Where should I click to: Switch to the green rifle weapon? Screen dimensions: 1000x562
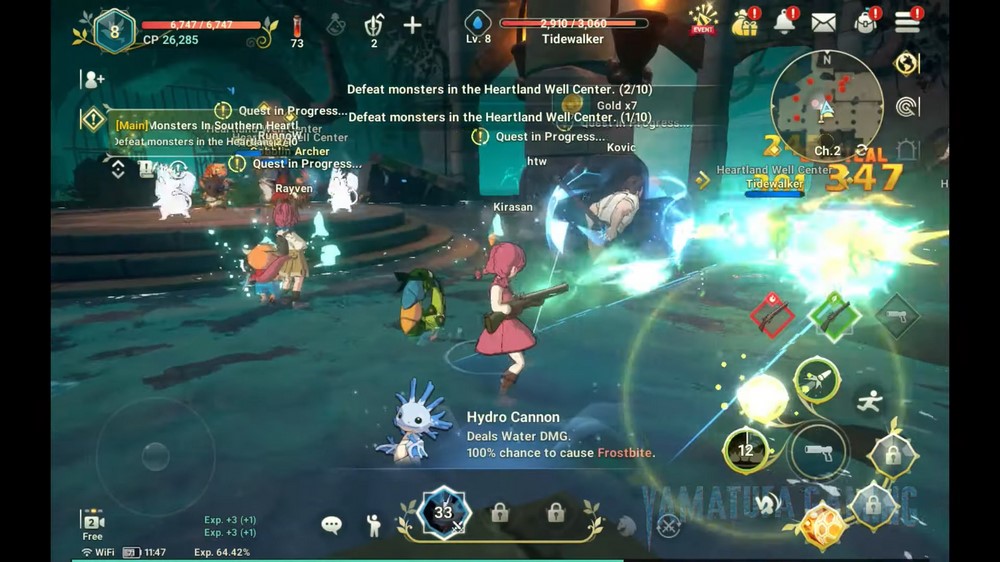(x=834, y=315)
